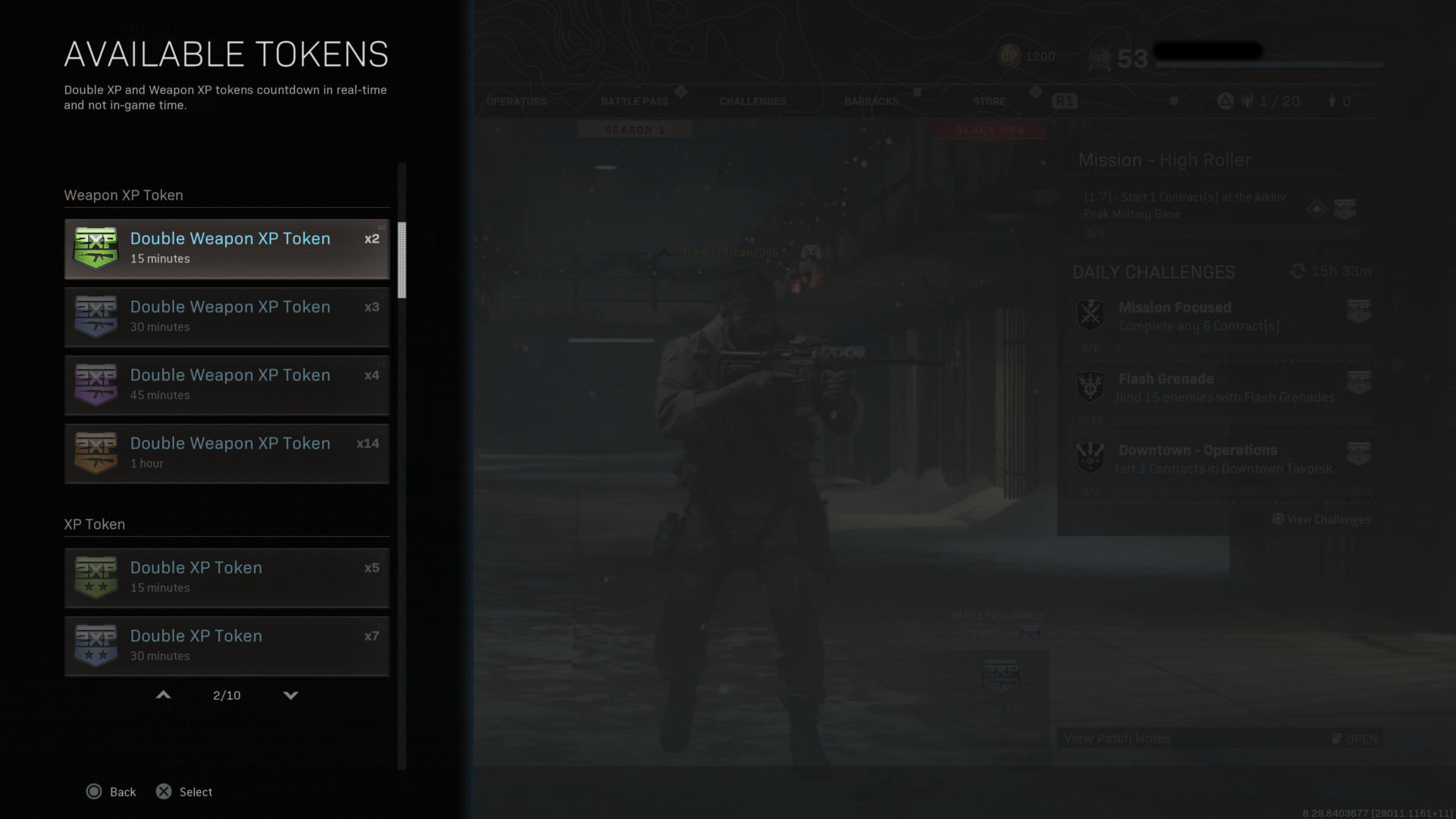The height and width of the screenshot is (819, 1456).
Task: Open the dimmed Operators tab
Action: (516, 102)
